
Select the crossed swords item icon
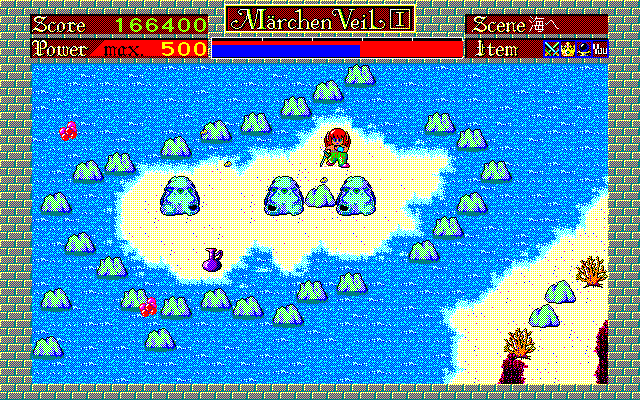[x=550, y=48]
